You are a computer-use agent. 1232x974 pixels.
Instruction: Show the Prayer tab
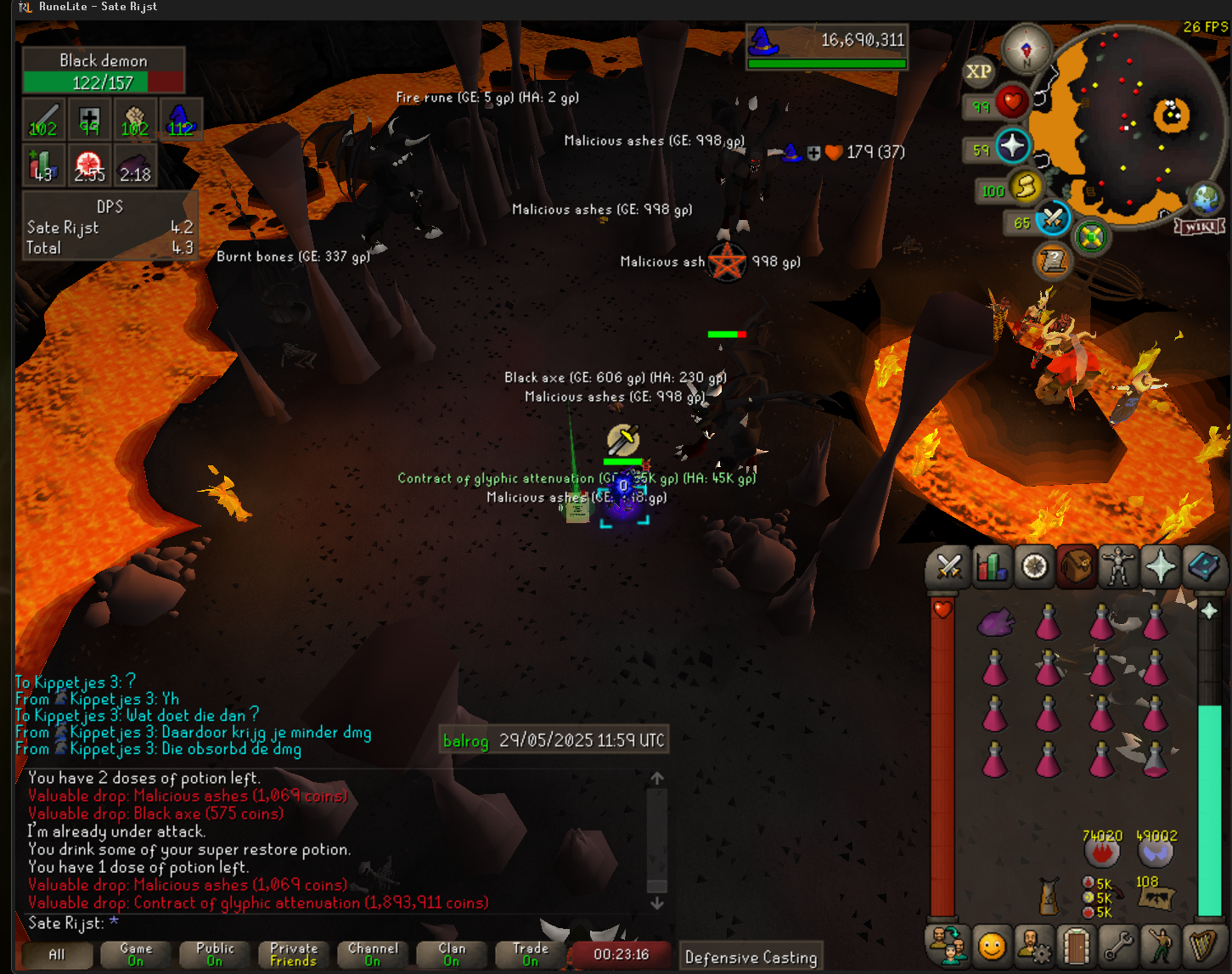tap(1161, 566)
